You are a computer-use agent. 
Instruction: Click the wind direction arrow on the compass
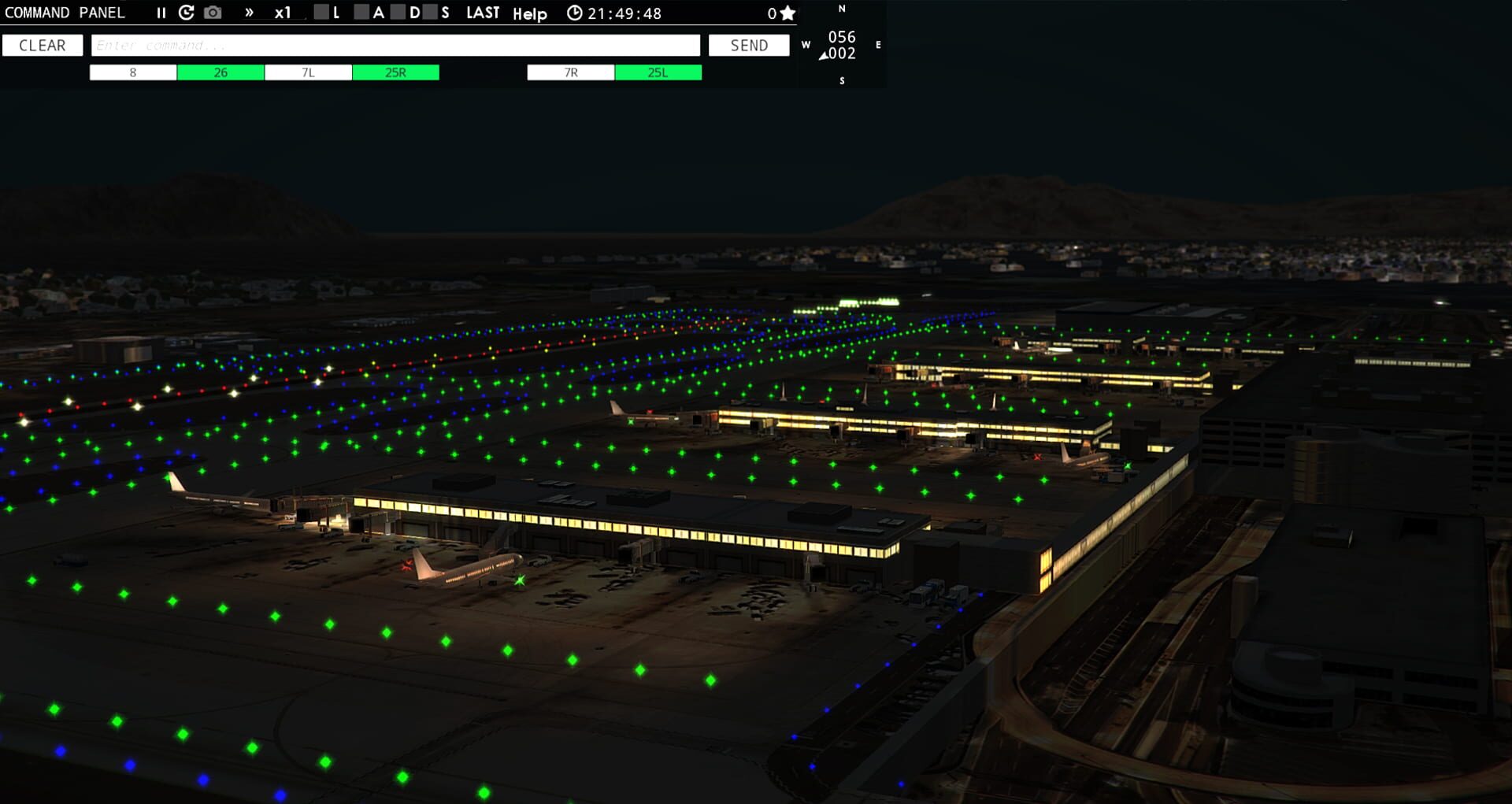coord(824,56)
